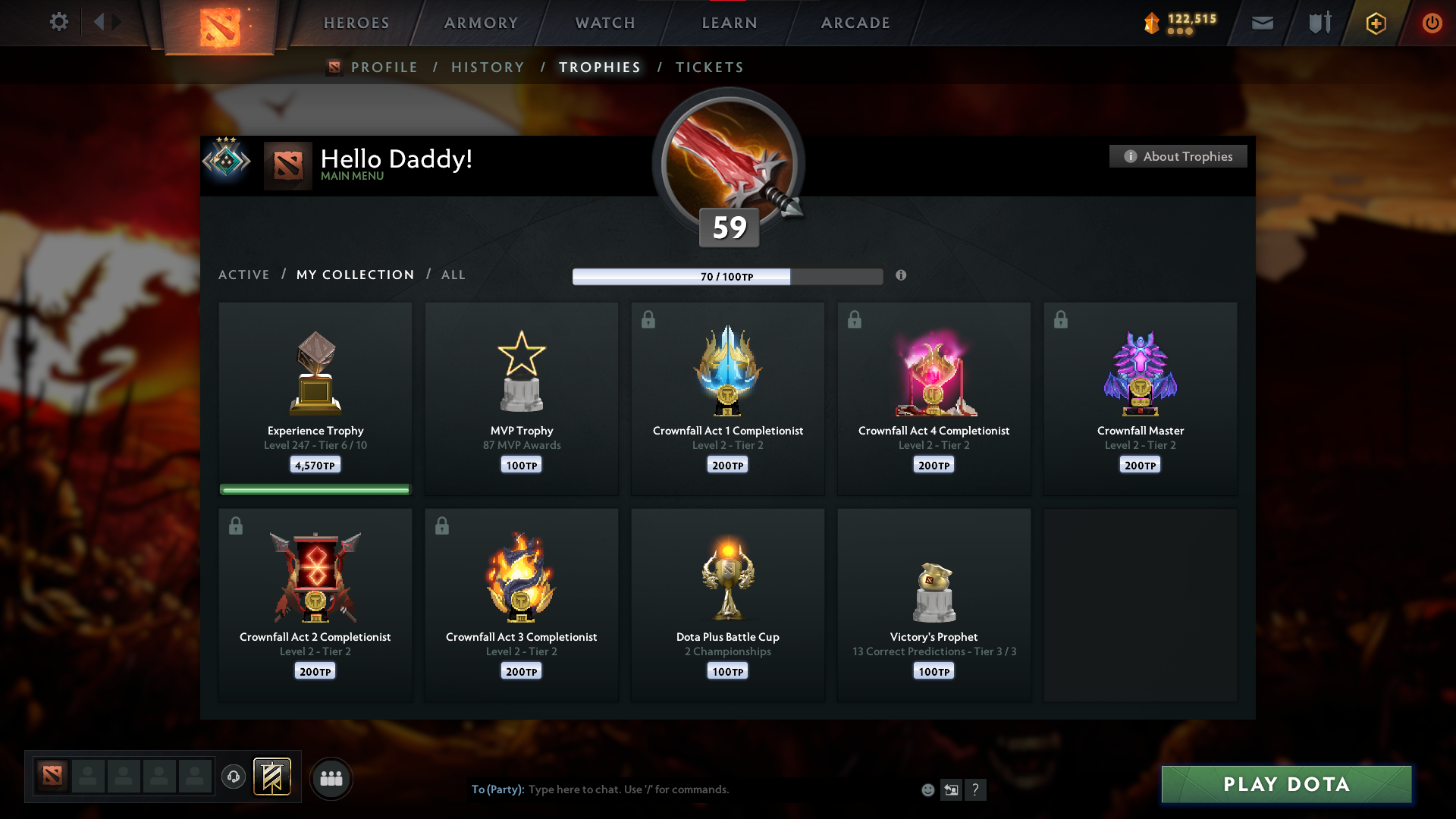Viewport: 1456px width, 819px height.
Task: Enable the ACTIVE trophy filter
Action: tap(244, 275)
